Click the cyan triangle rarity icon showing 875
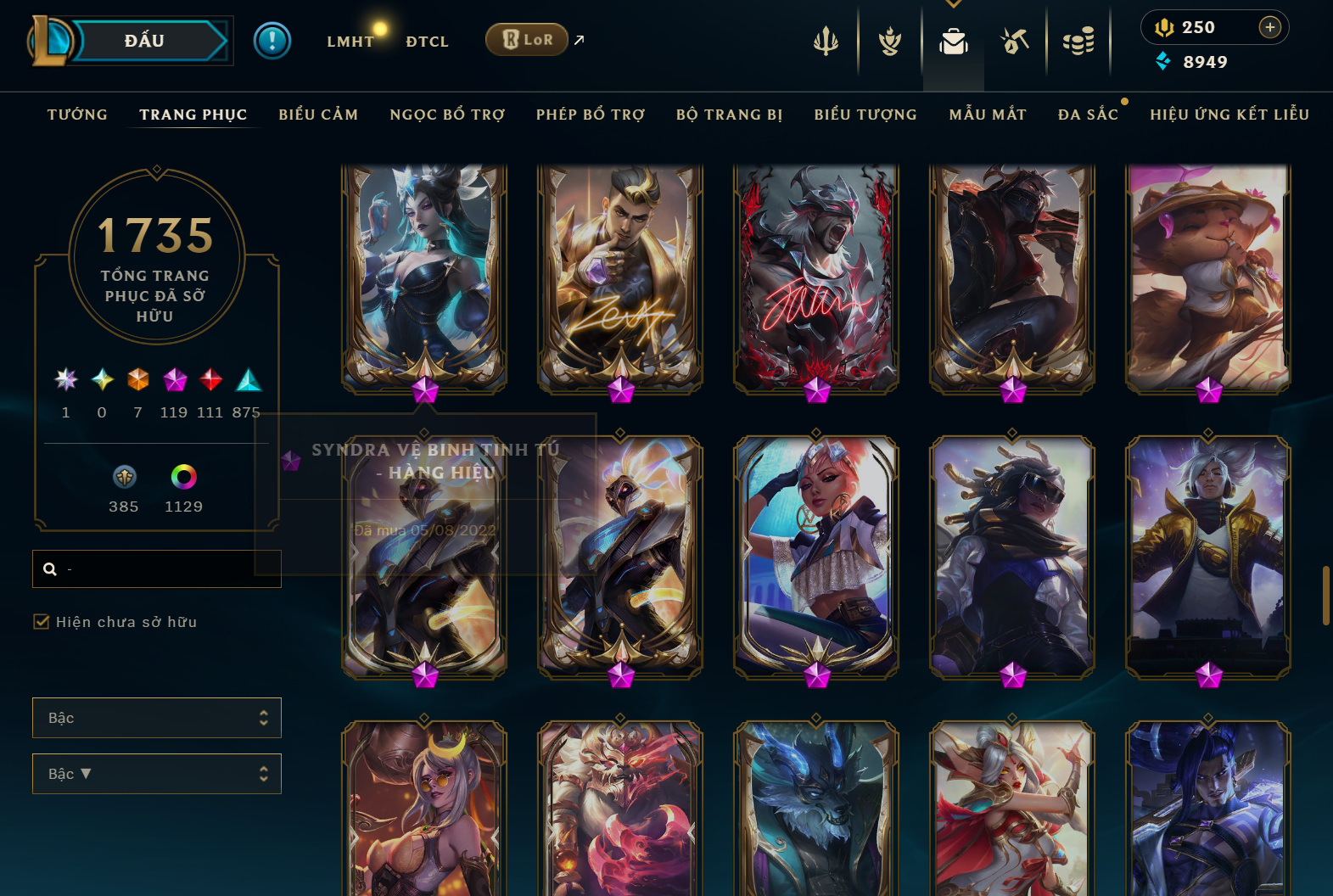This screenshot has width=1333, height=896. tap(248, 380)
